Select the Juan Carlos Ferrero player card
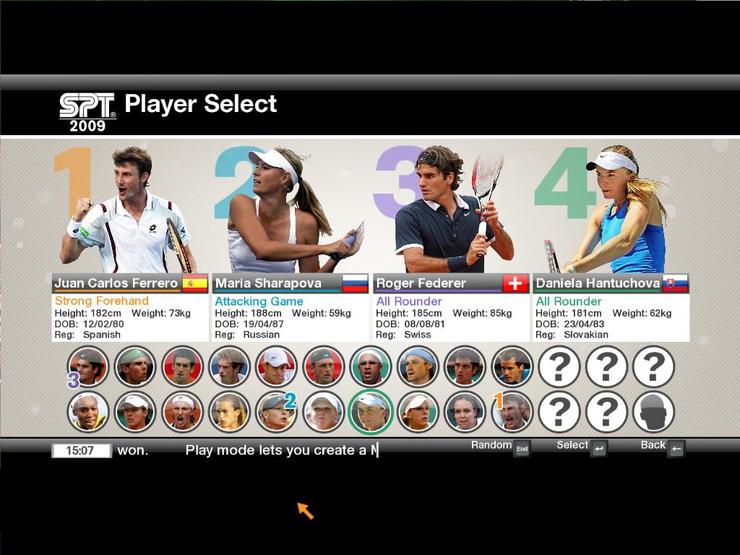The image size is (740, 555). (x=130, y=283)
